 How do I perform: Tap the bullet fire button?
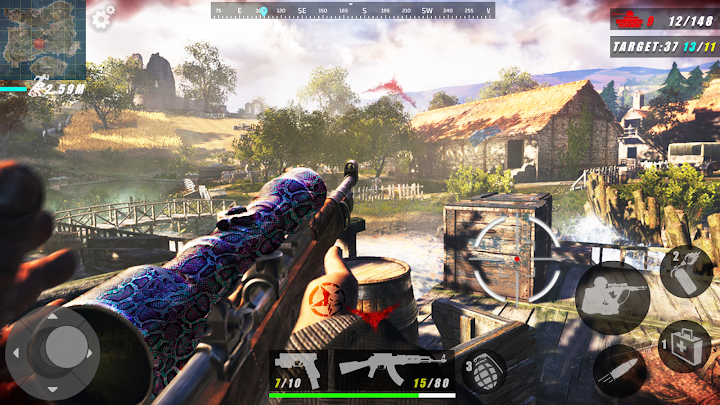tap(619, 373)
